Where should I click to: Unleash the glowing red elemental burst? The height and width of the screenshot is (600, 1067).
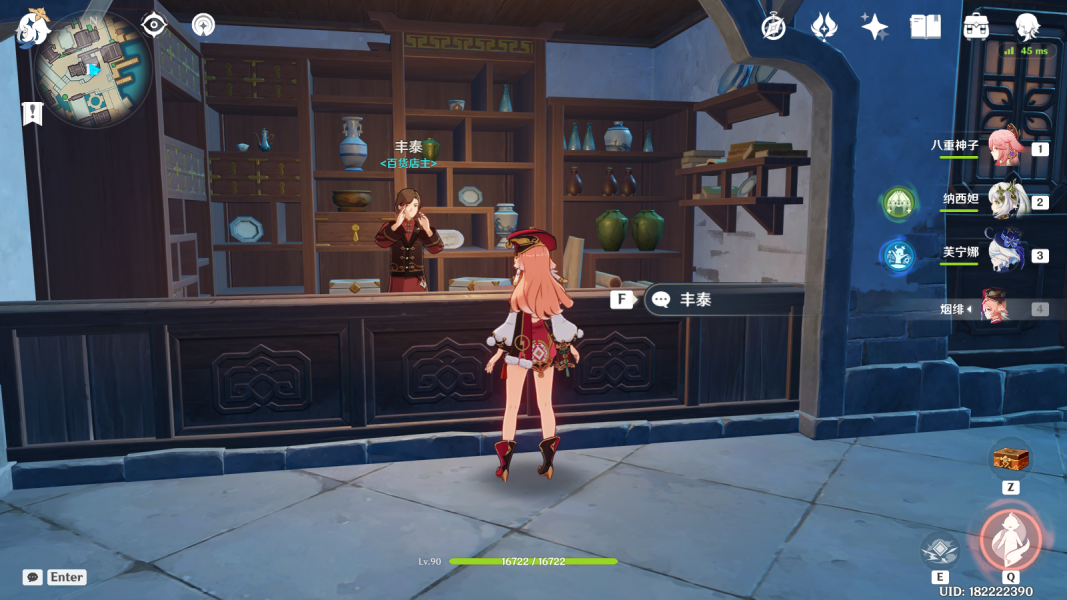click(1011, 539)
